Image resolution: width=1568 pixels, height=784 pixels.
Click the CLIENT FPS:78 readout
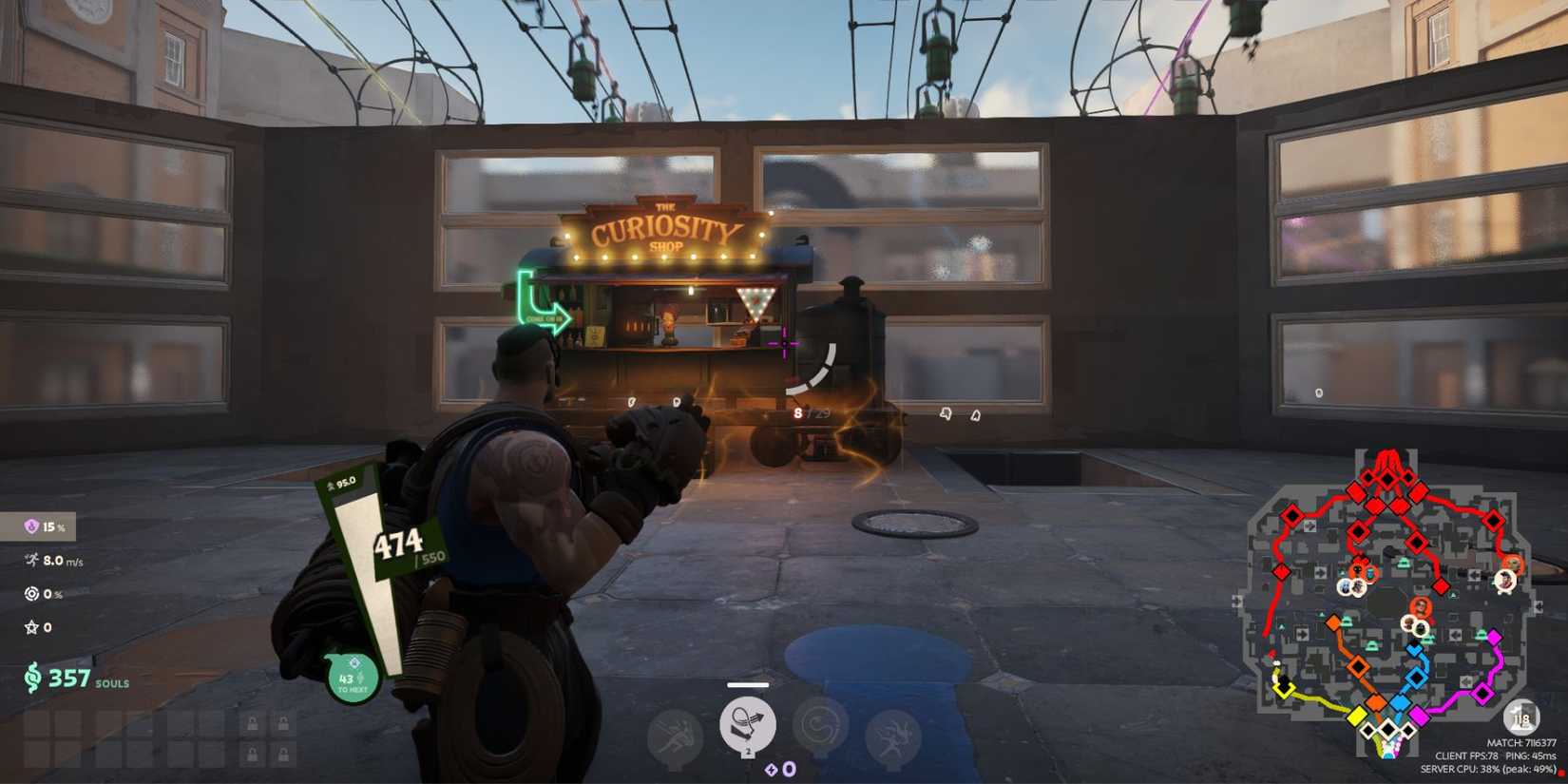(x=1466, y=756)
